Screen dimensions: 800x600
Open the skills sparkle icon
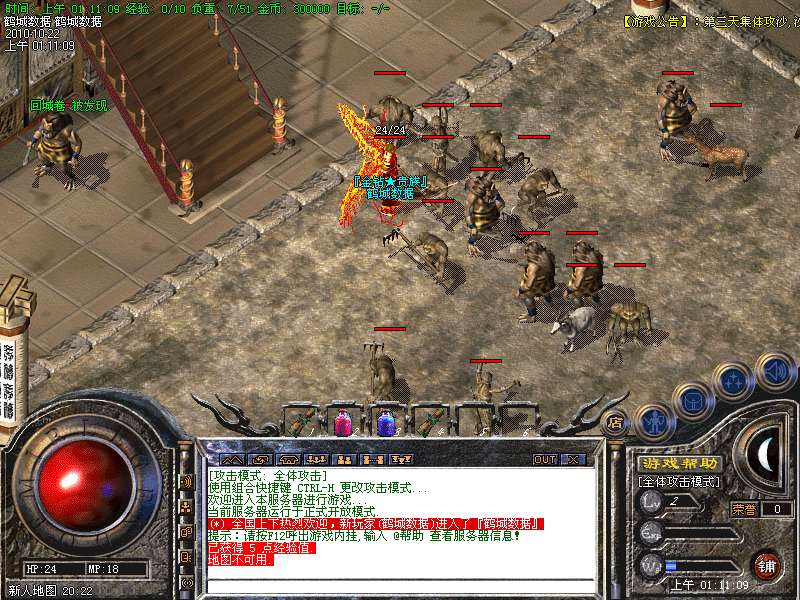[x=734, y=381]
